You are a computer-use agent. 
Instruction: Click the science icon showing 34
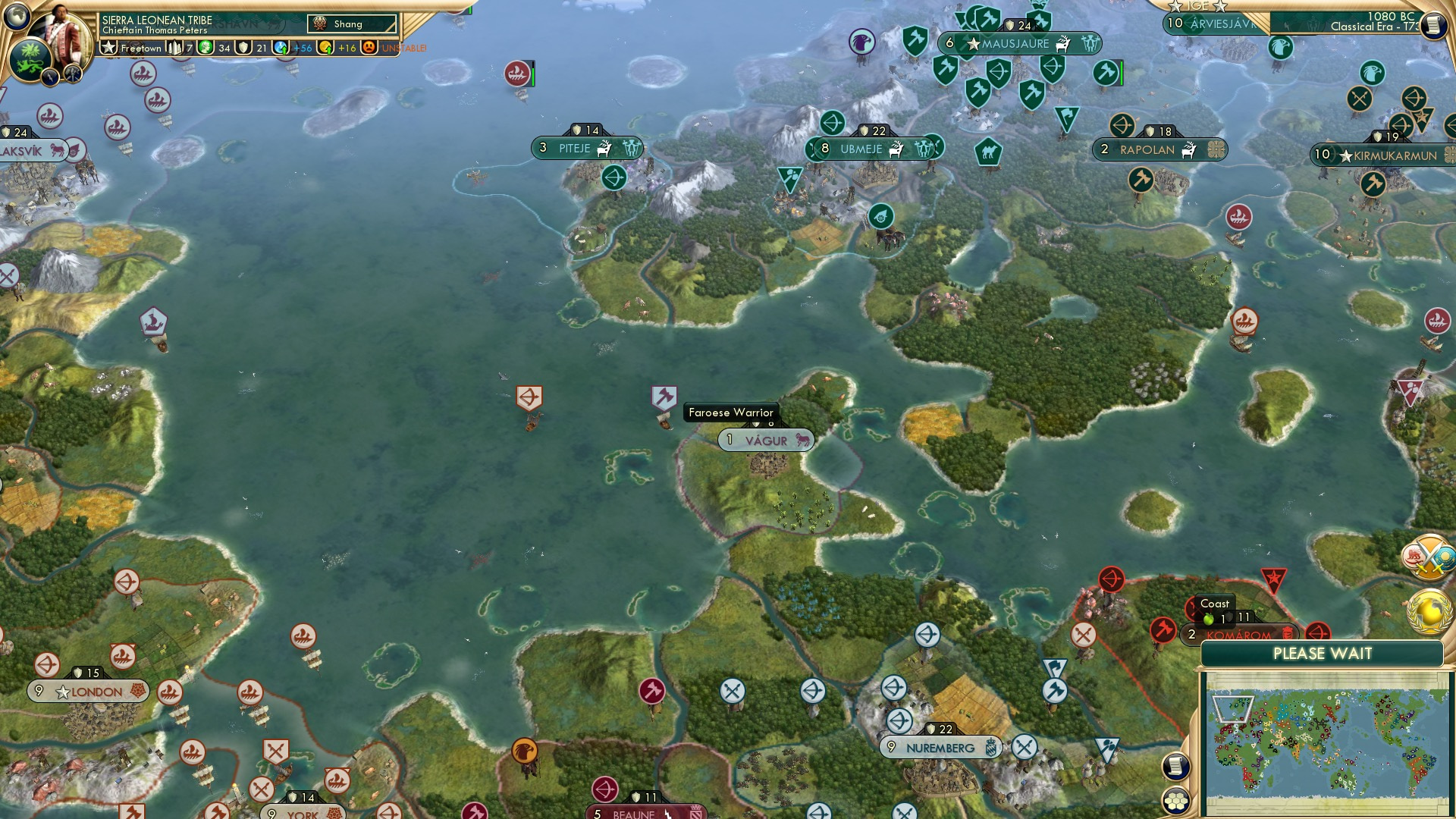tap(205, 49)
